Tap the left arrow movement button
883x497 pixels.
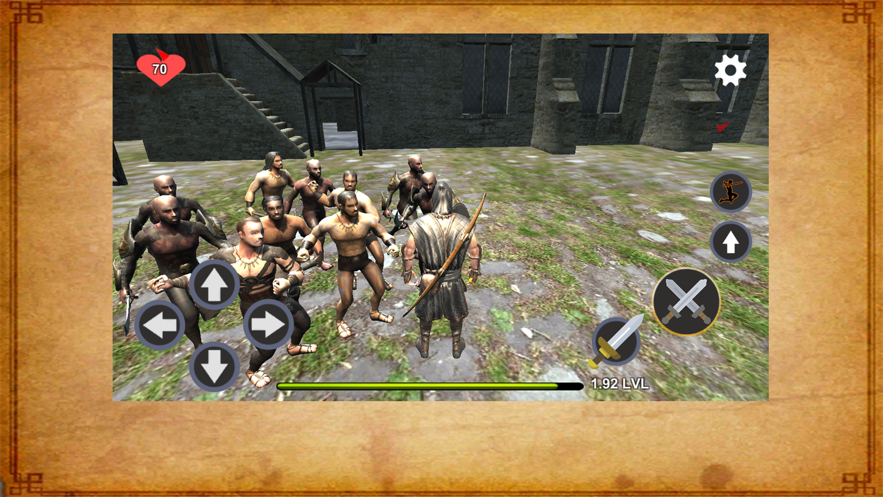[x=160, y=324]
